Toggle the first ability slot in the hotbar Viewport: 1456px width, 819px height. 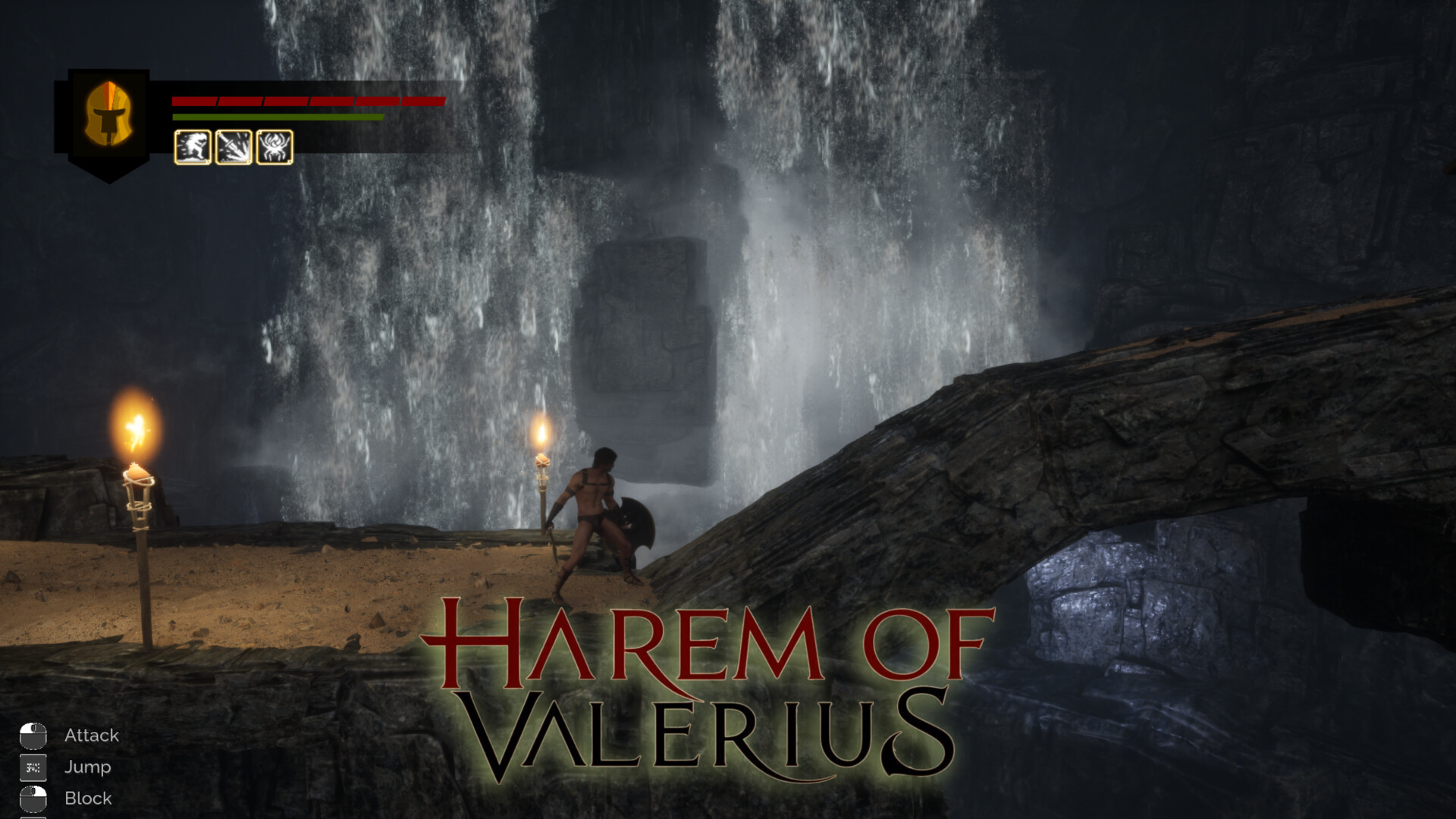[192, 146]
